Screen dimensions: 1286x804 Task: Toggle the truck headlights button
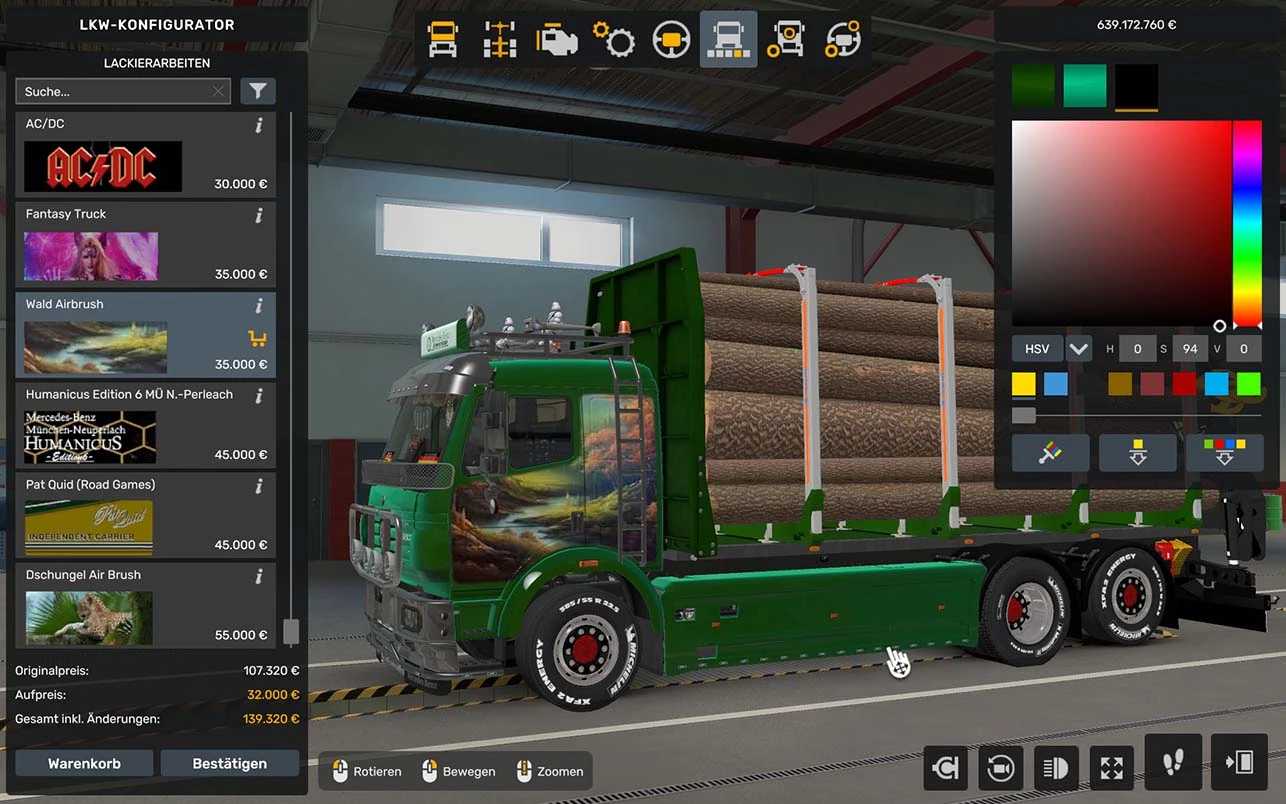1056,767
